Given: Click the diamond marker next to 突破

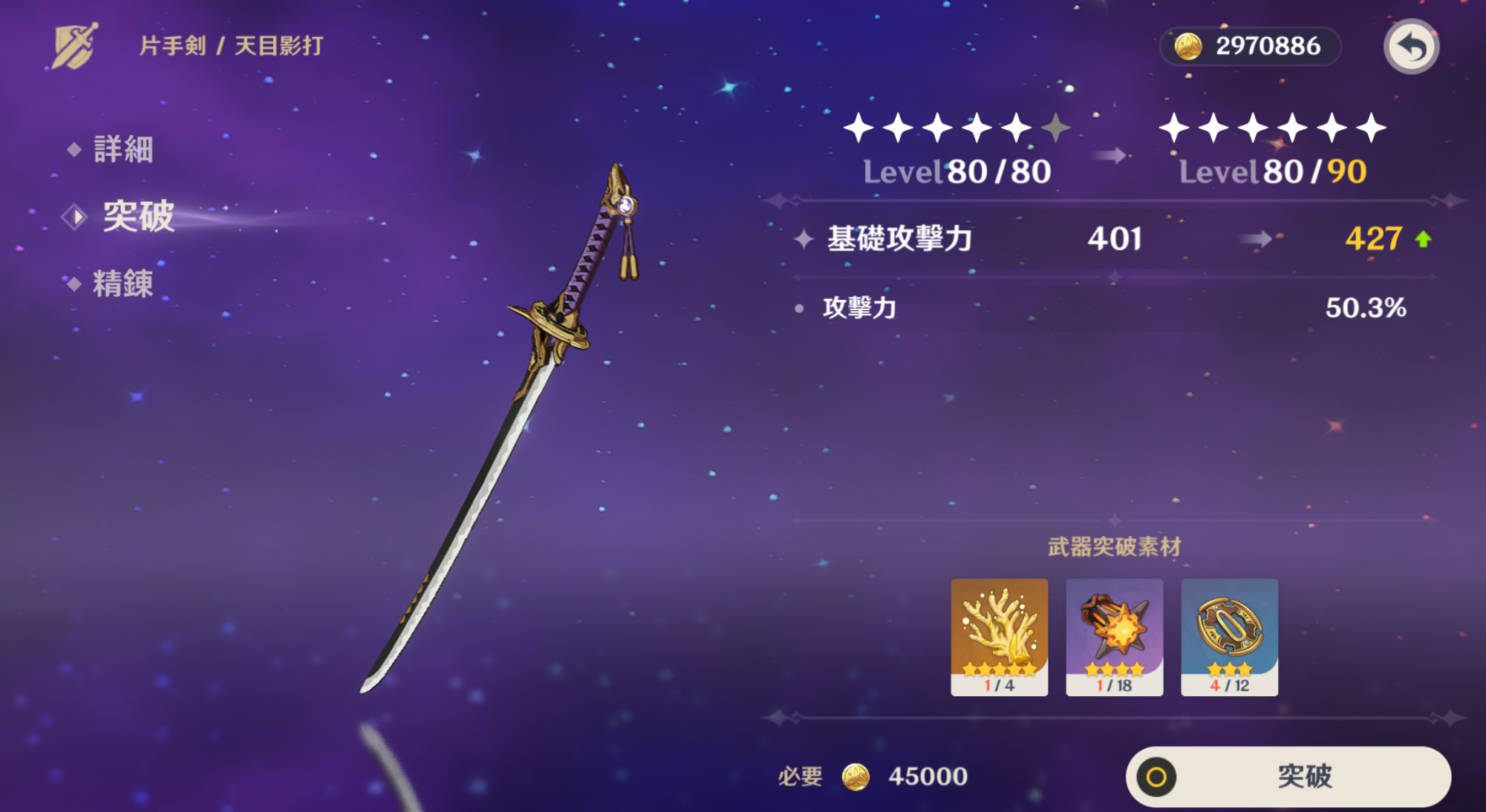Looking at the screenshot, I should point(74,217).
